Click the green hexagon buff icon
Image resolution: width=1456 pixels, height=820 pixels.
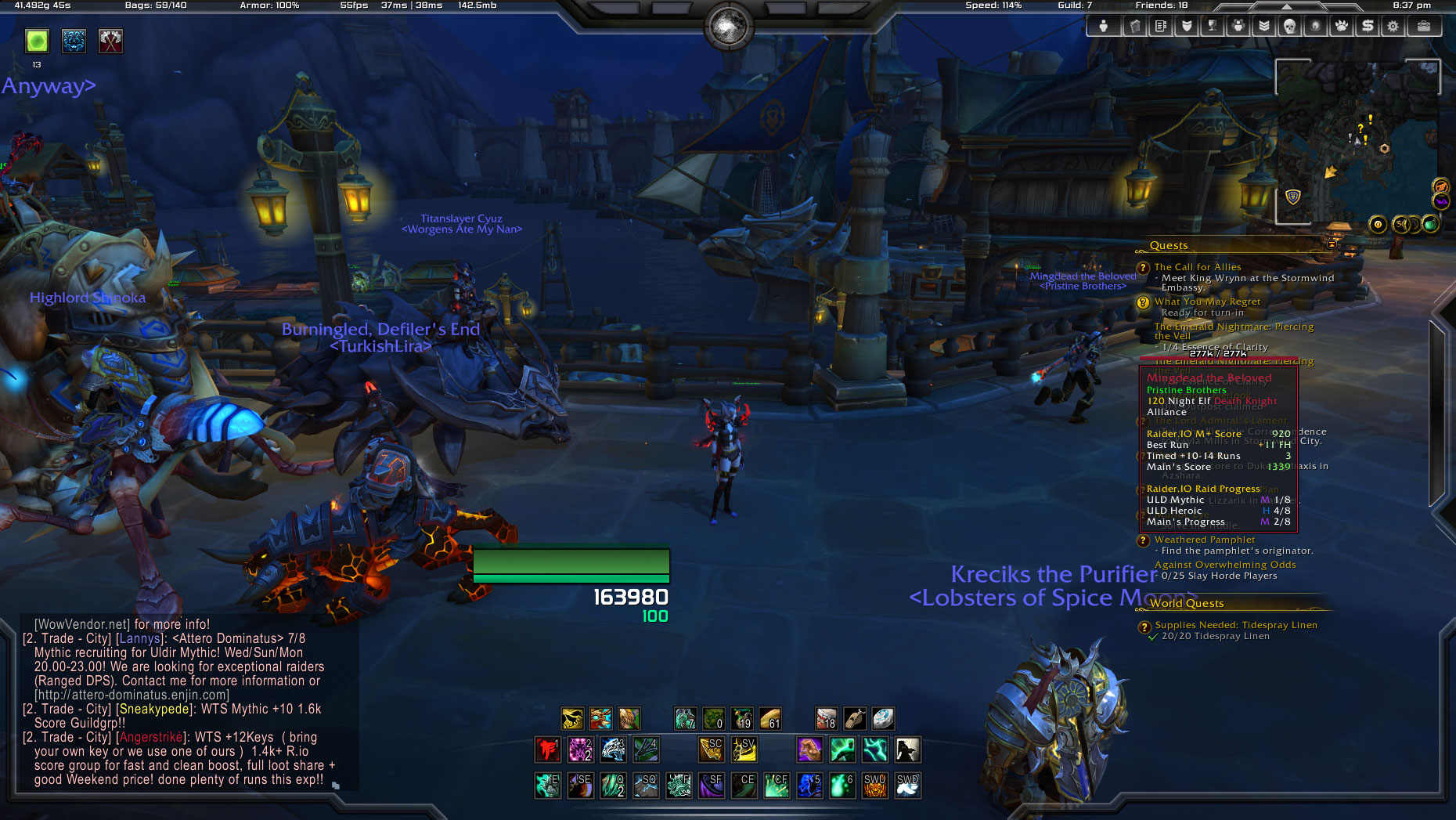[x=37, y=41]
